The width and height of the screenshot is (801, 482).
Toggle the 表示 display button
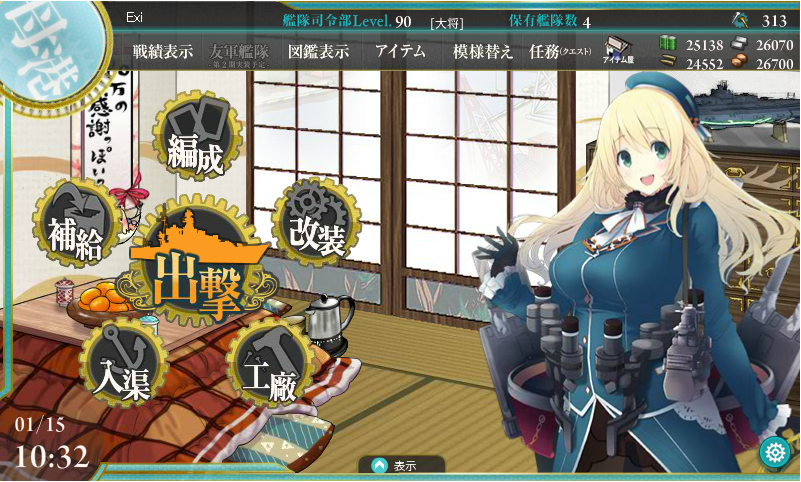coord(401,465)
